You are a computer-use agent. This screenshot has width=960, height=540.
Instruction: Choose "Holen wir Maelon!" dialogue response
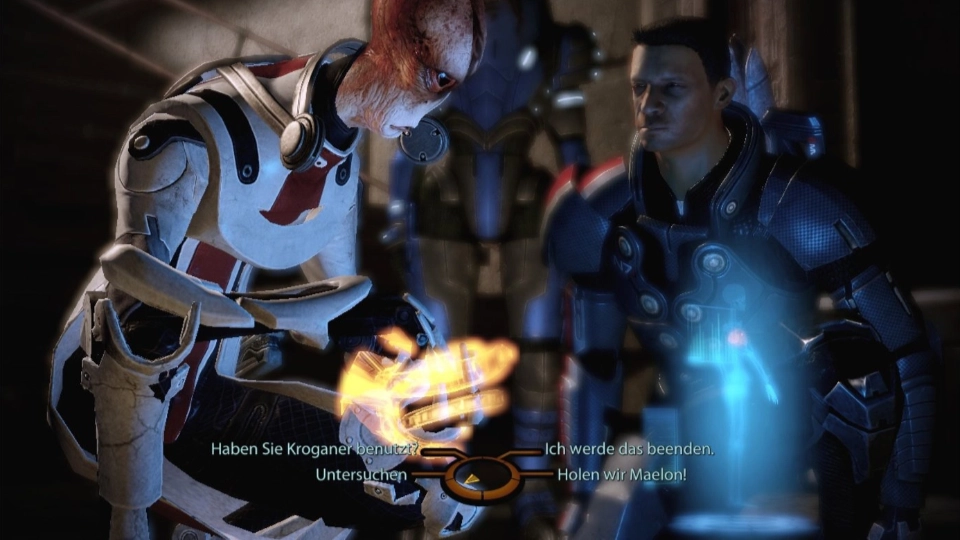click(622, 474)
